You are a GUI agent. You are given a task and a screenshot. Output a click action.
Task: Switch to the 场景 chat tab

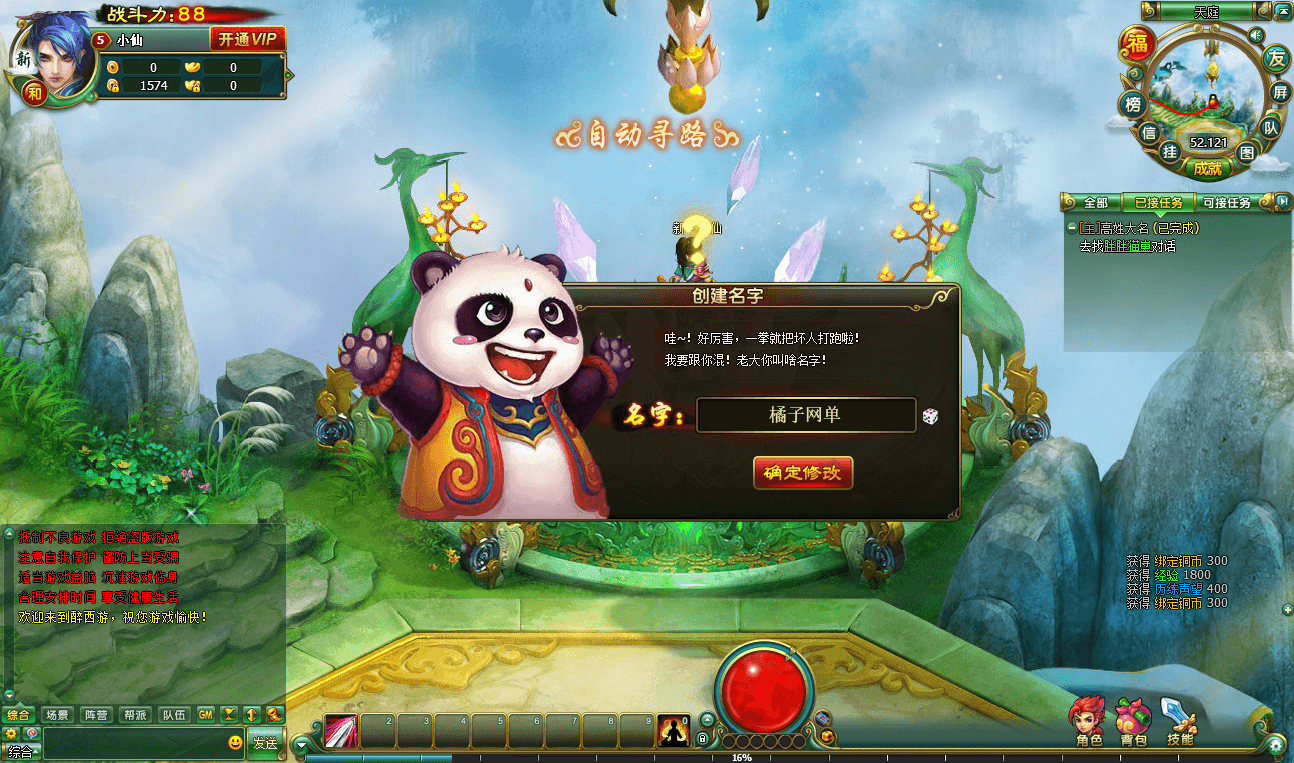click(58, 714)
